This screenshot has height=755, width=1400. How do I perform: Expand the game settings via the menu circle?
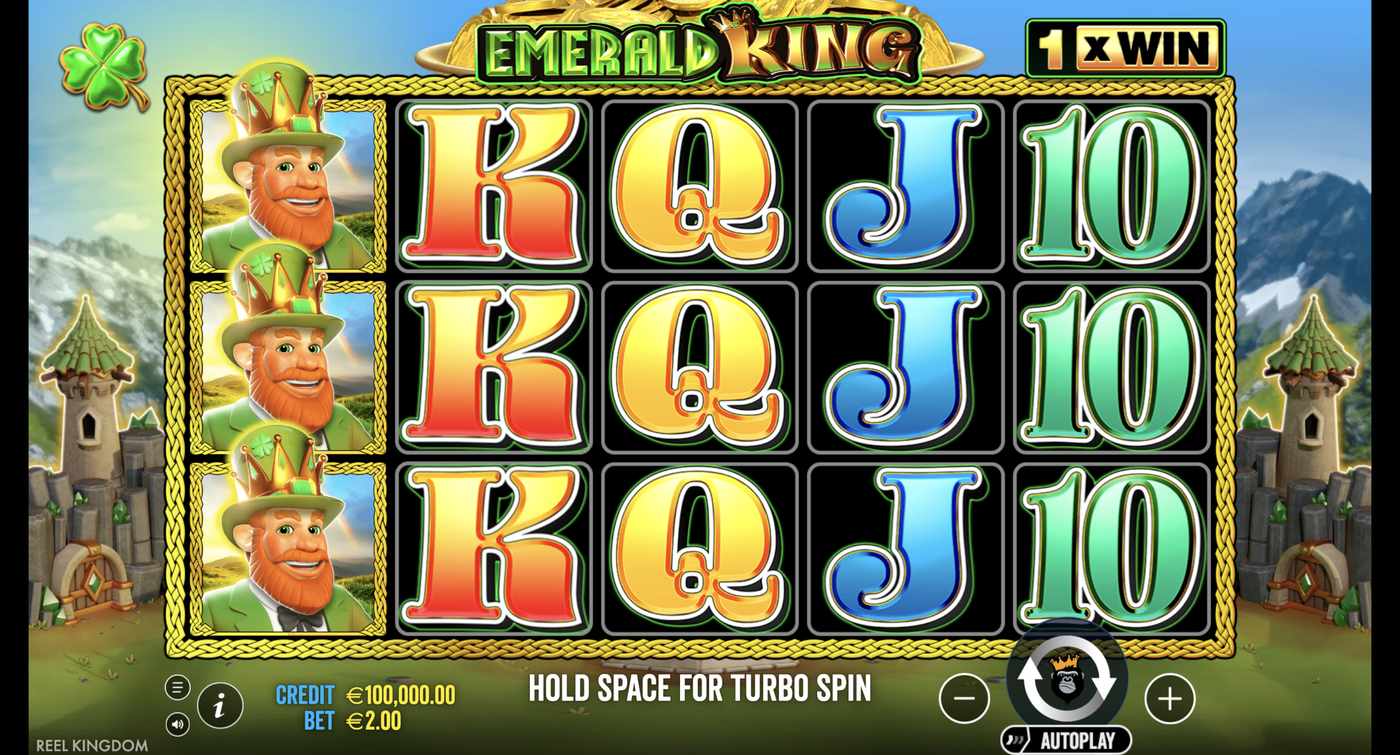(x=178, y=688)
